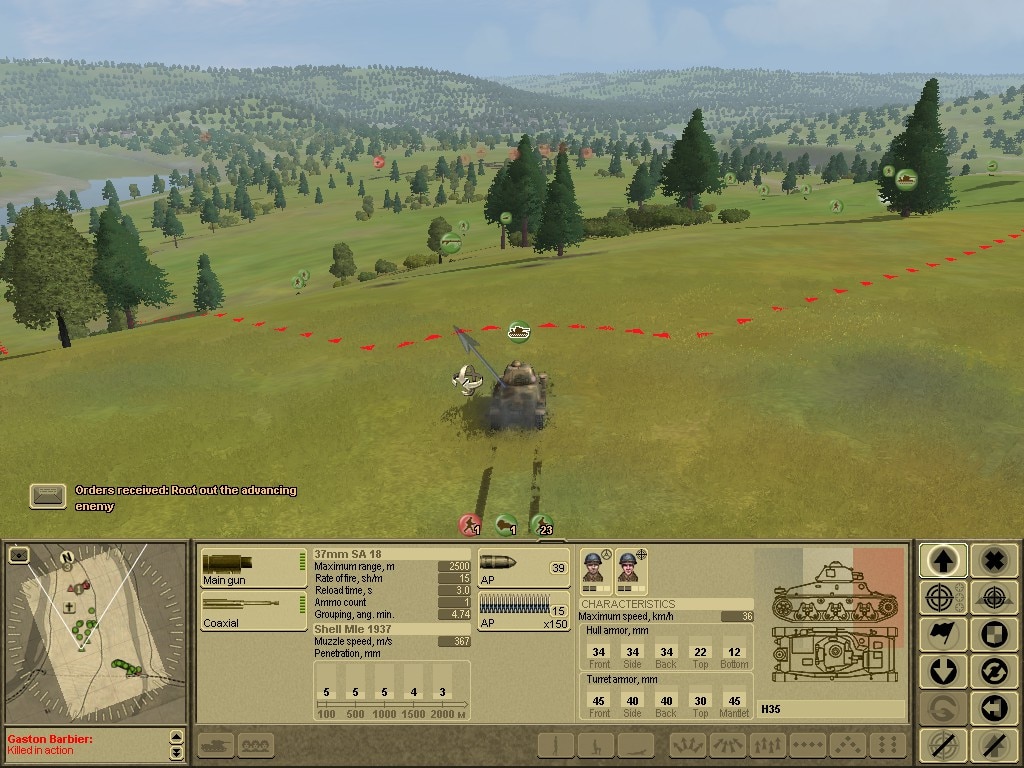Image resolution: width=1024 pixels, height=768 pixels.
Task: Select the green tank unit marker
Action: pos(518,330)
